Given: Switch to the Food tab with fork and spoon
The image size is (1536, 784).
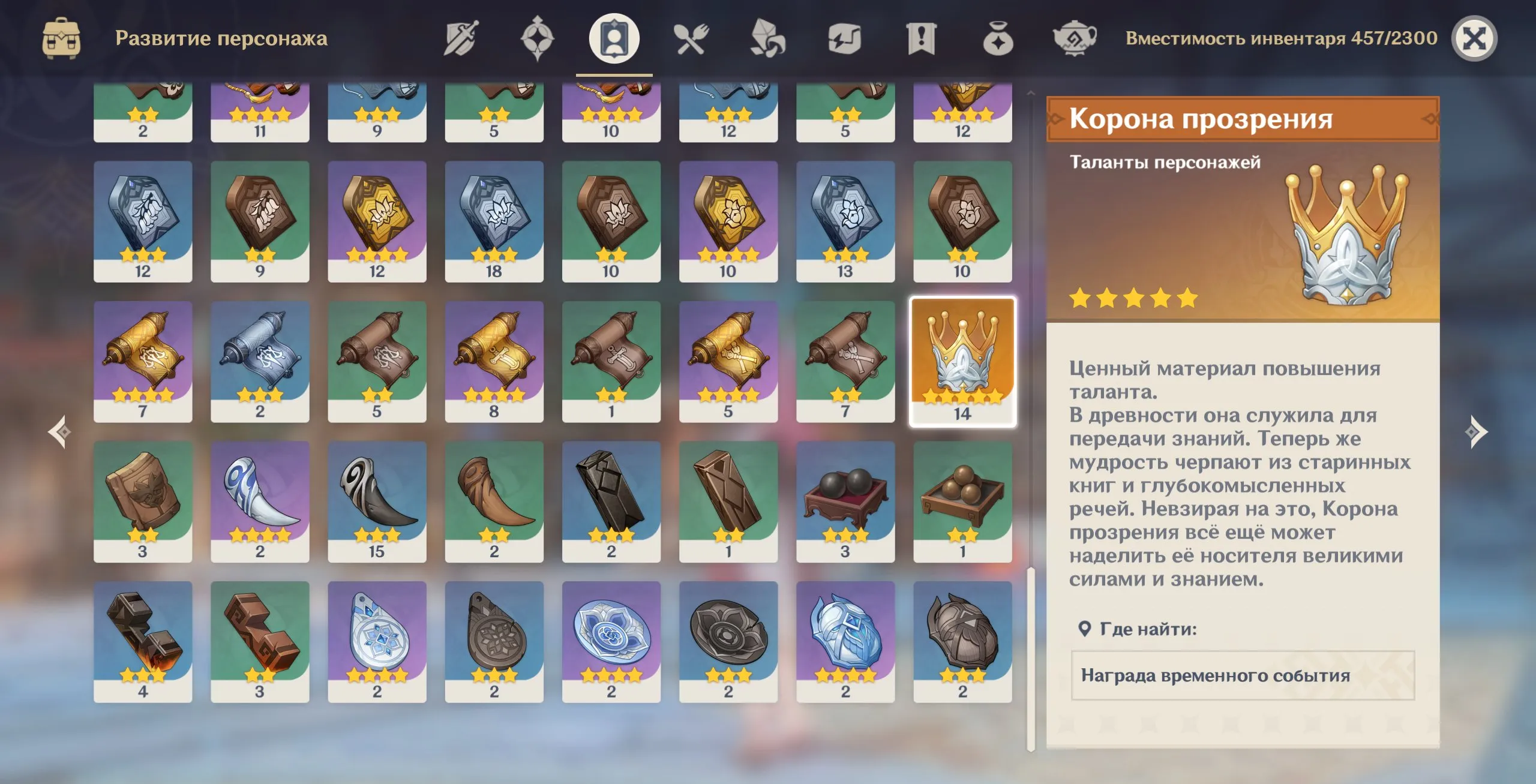Looking at the screenshot, I should pyautogui.click(x=691, y=39).
